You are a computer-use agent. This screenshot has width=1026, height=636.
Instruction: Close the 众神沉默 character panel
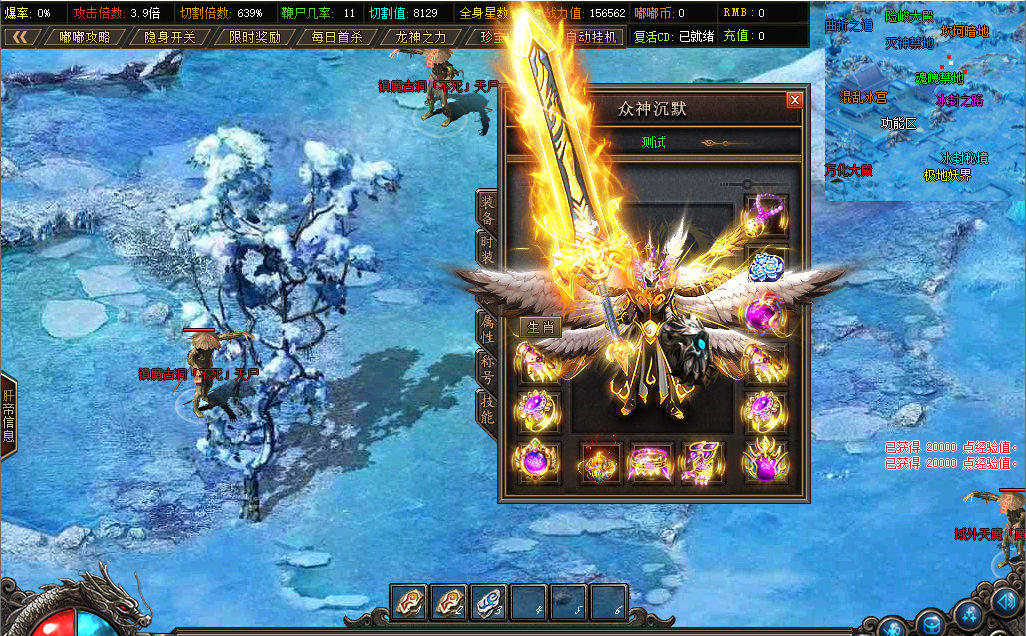794,100
